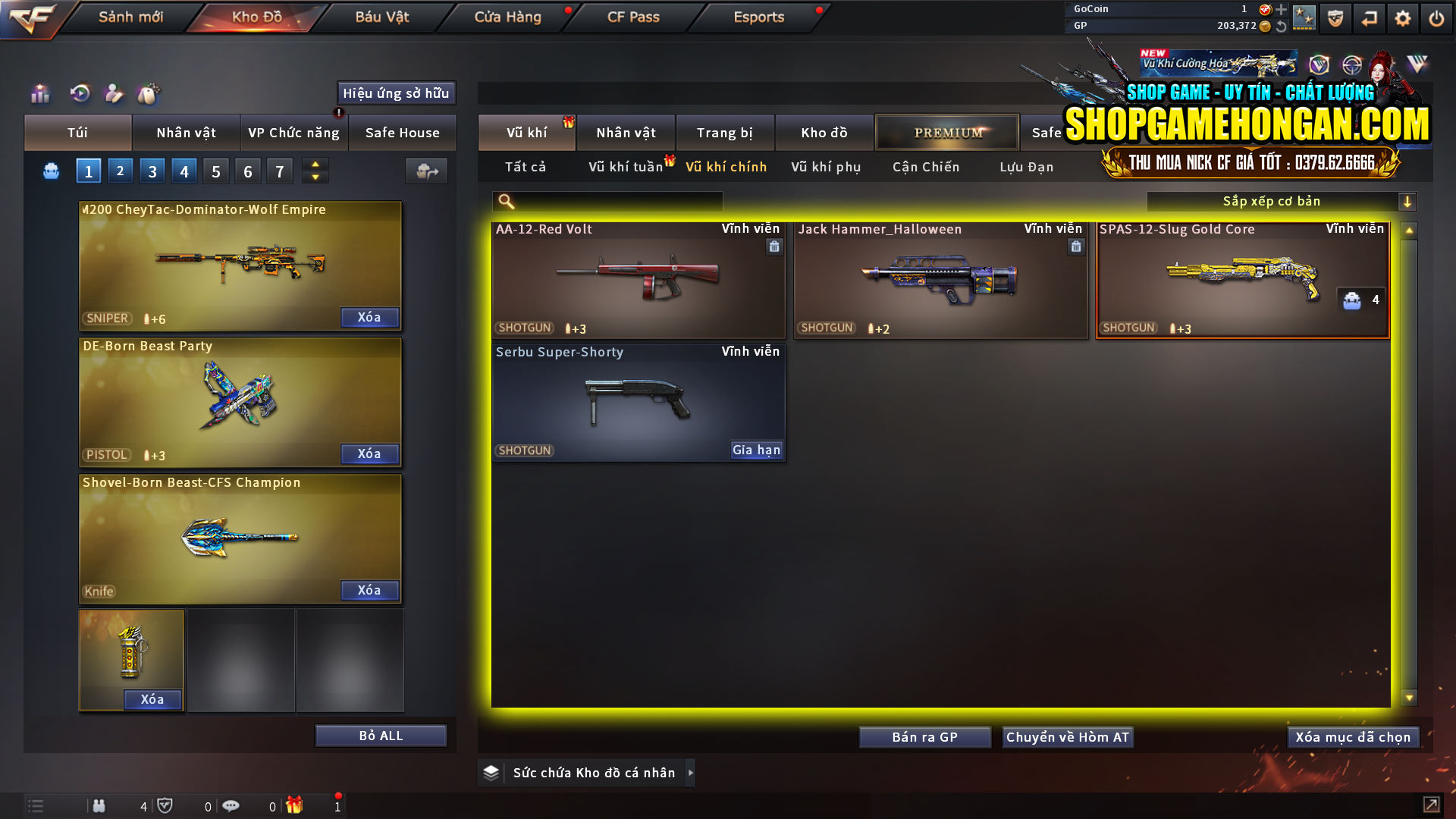Screen dimensions: 1456x819
Task: Open the character editing icon
Action: point(114,94)
